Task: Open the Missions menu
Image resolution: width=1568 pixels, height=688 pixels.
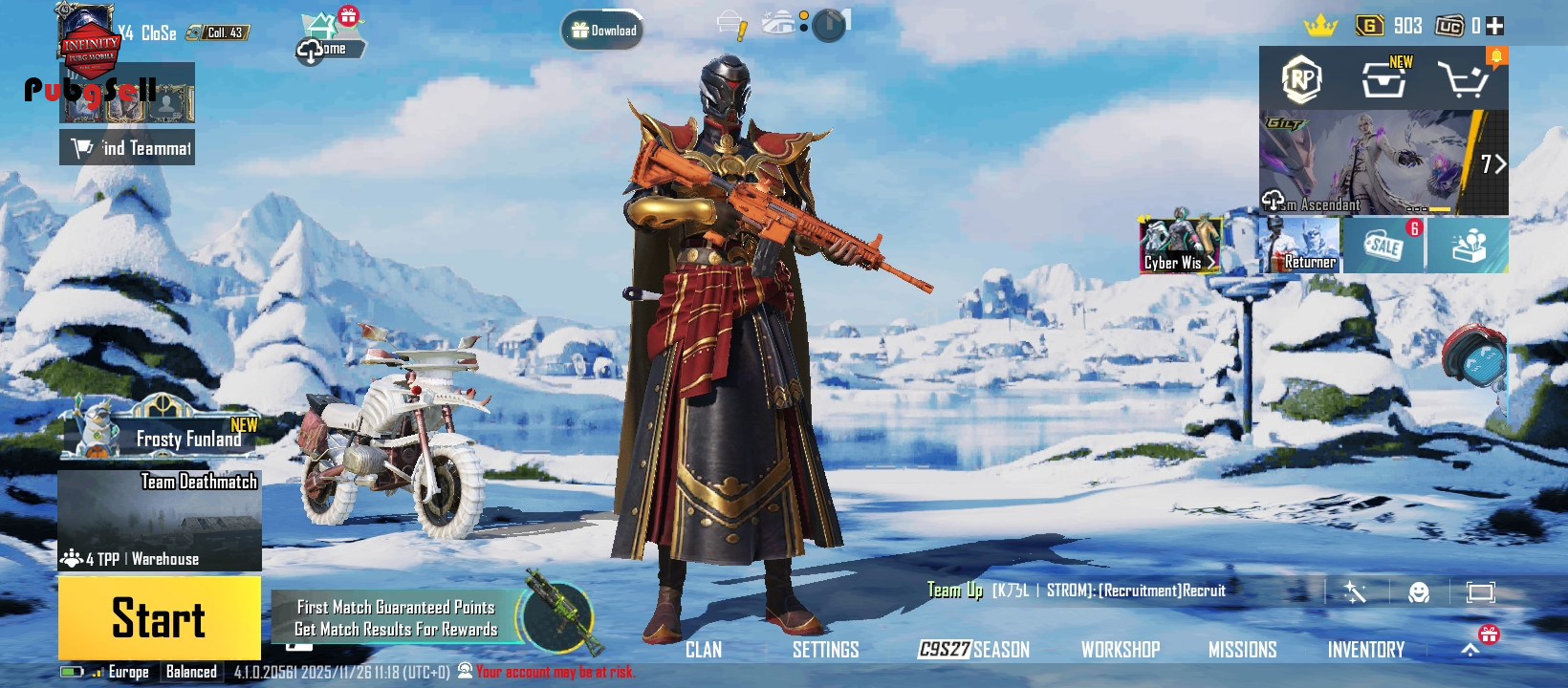Action: point(1242,650)
